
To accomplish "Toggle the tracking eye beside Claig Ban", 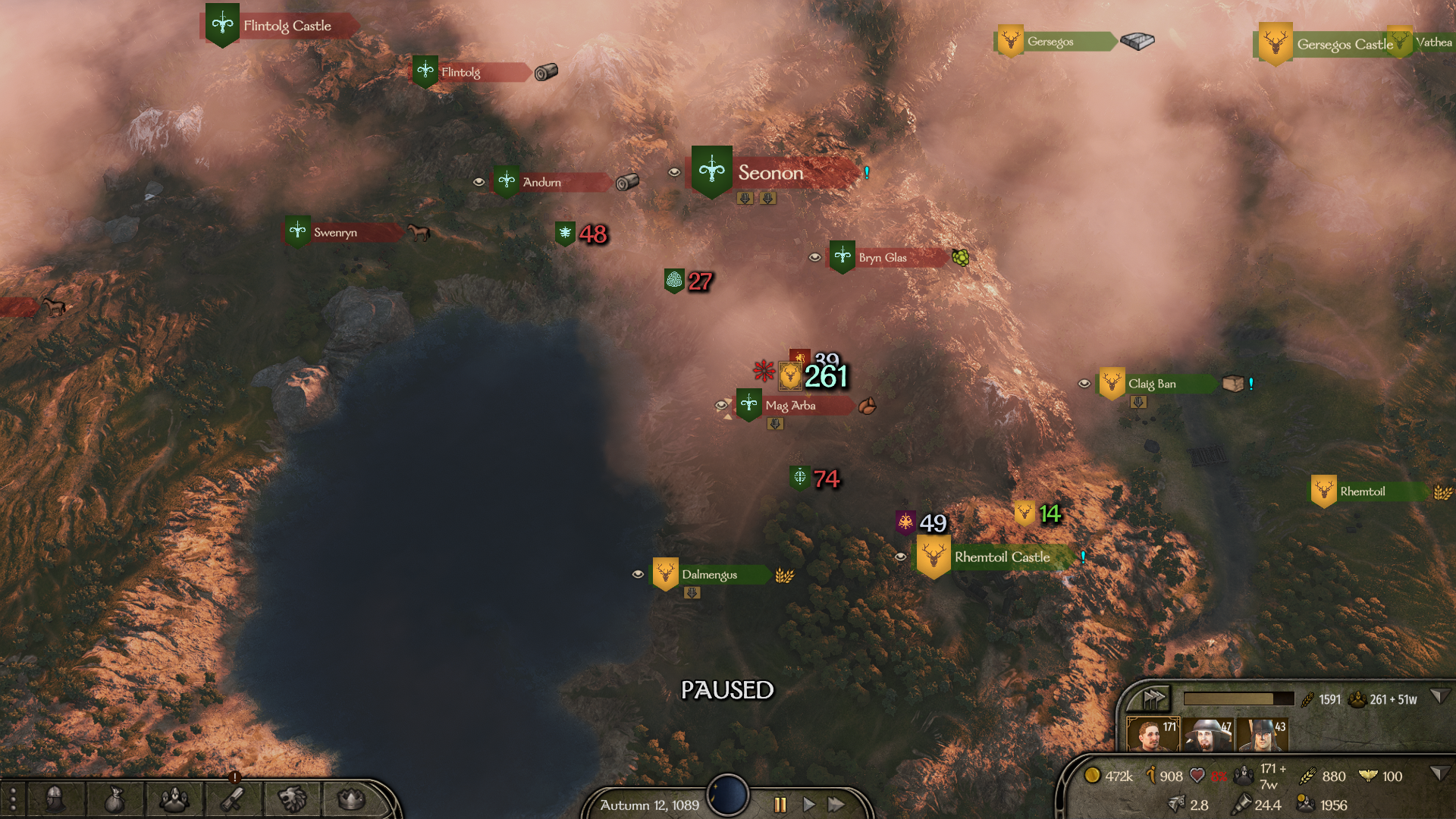I will [1084, 384].
